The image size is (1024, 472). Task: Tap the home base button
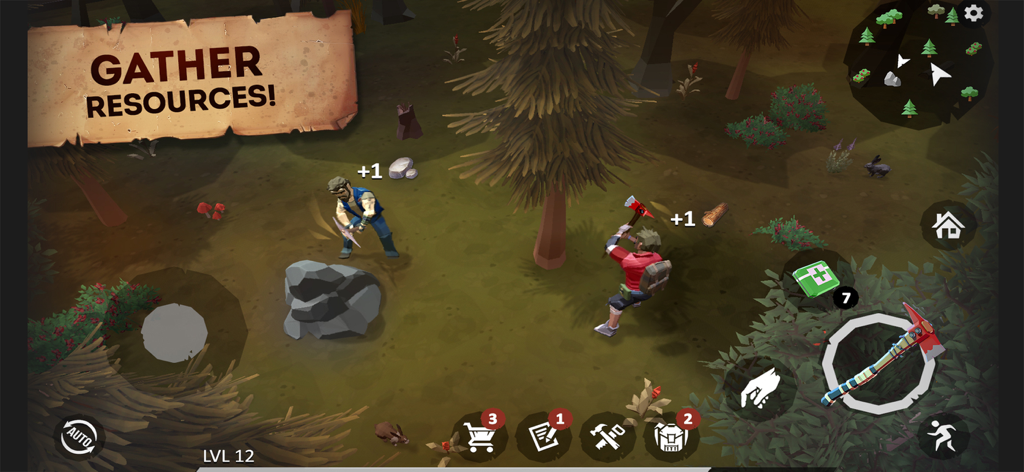click(948, 225)
